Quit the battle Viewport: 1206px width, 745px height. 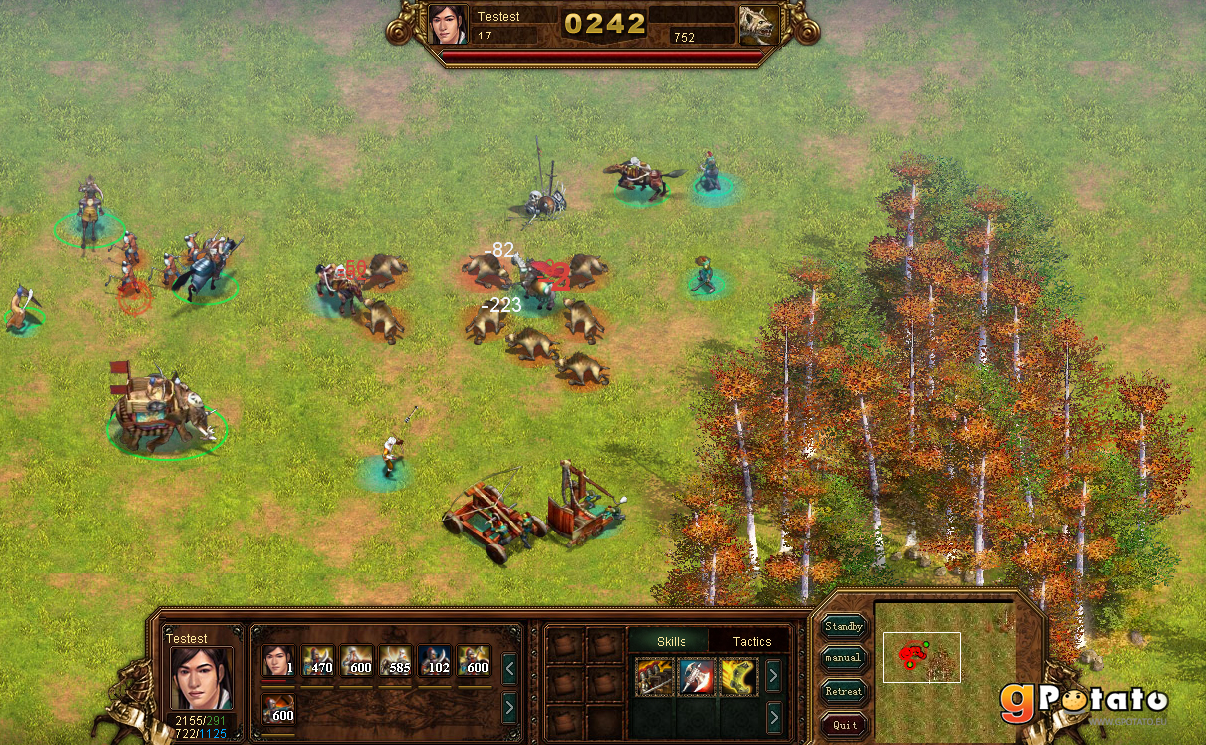pyautogui.click(x=844, y=725)
